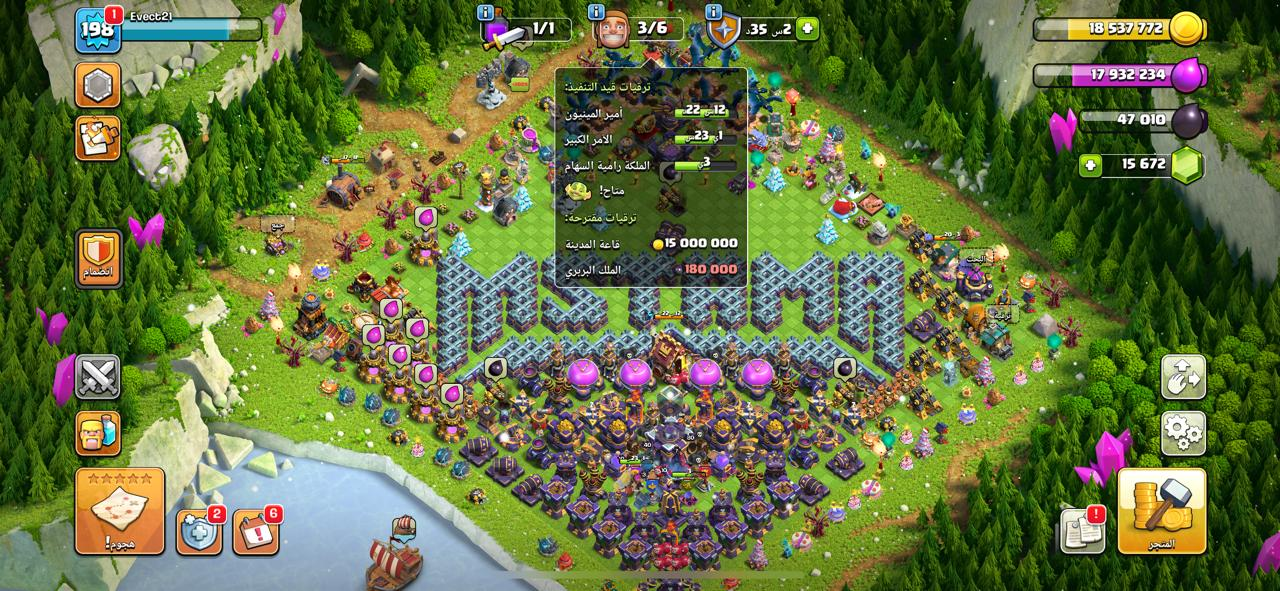Open the grey hexagon button below level badge
The height and width of the screenshot is (591, 1280).
click(98, 85)
